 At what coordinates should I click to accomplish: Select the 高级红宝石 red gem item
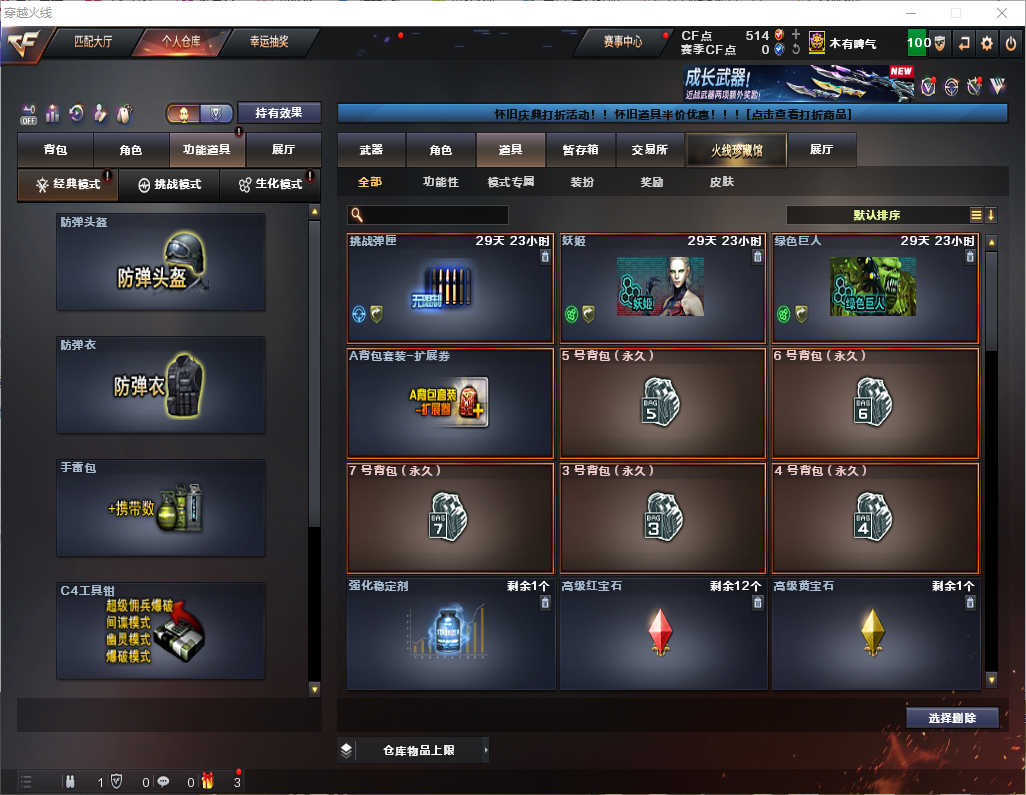(663, 634)
